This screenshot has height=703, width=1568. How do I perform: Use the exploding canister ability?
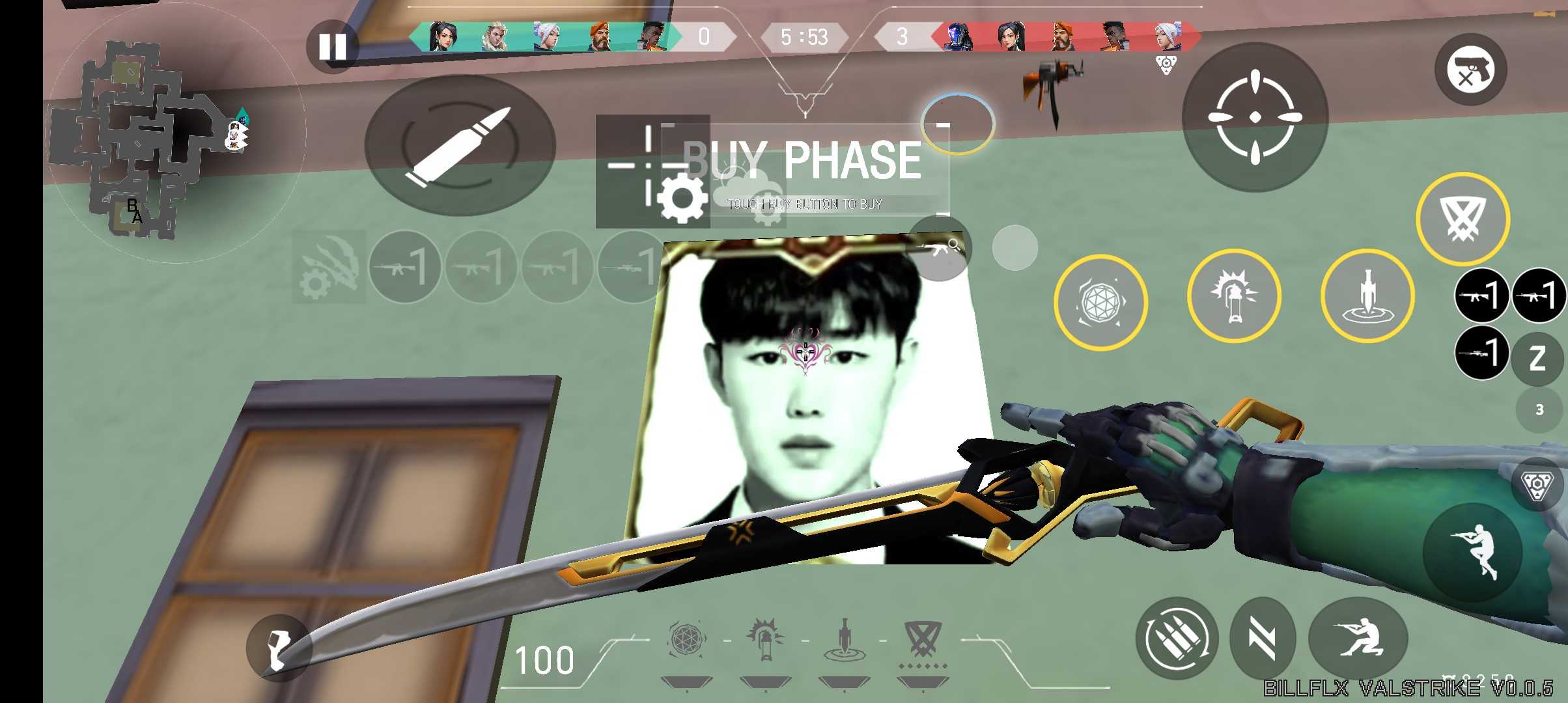tap(1233, 297)
